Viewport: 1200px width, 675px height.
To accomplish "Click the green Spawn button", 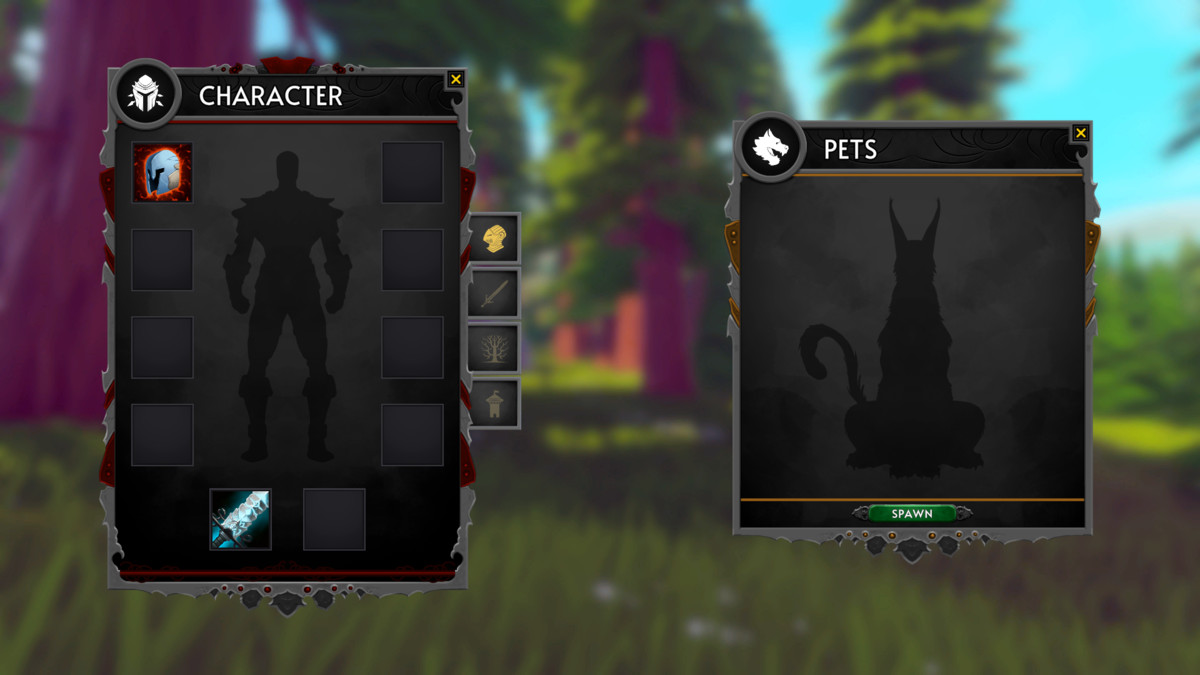I will 911,513.
